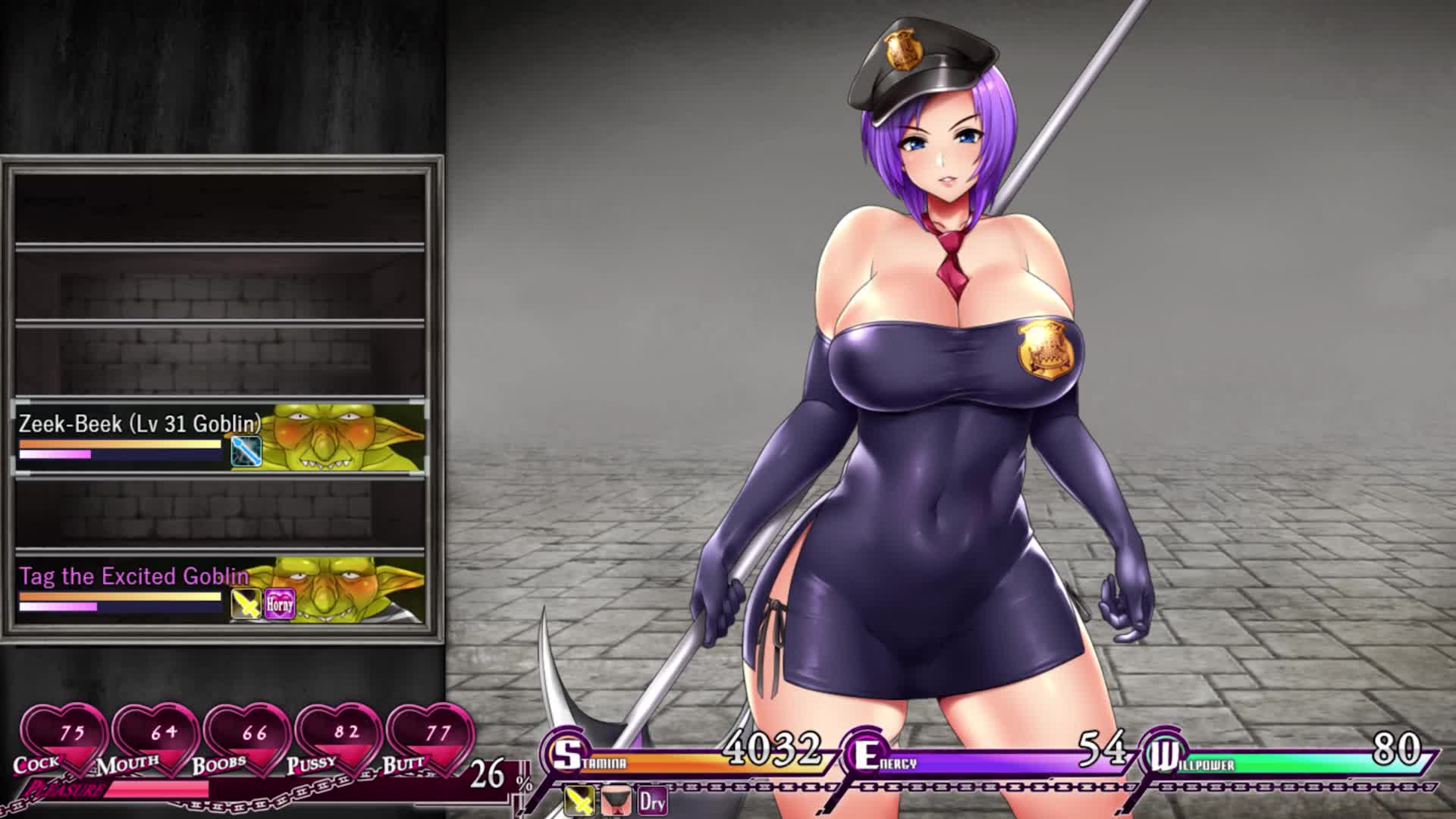Click the yellow sword icon below Stamina
This screenshot has height=819, width=1456.
tap(580, 801)
